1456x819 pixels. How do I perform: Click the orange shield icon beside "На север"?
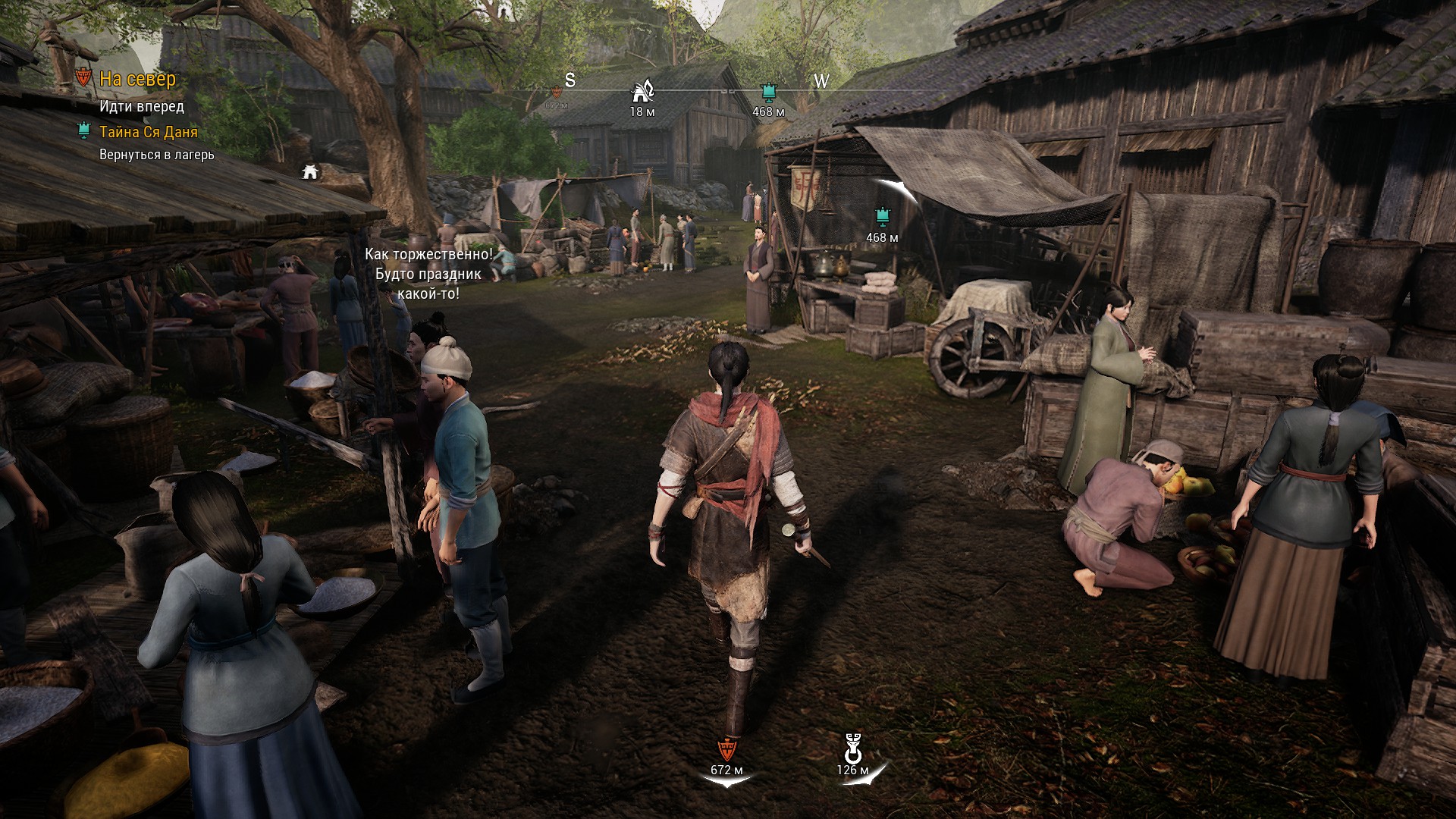coord(84,77)
